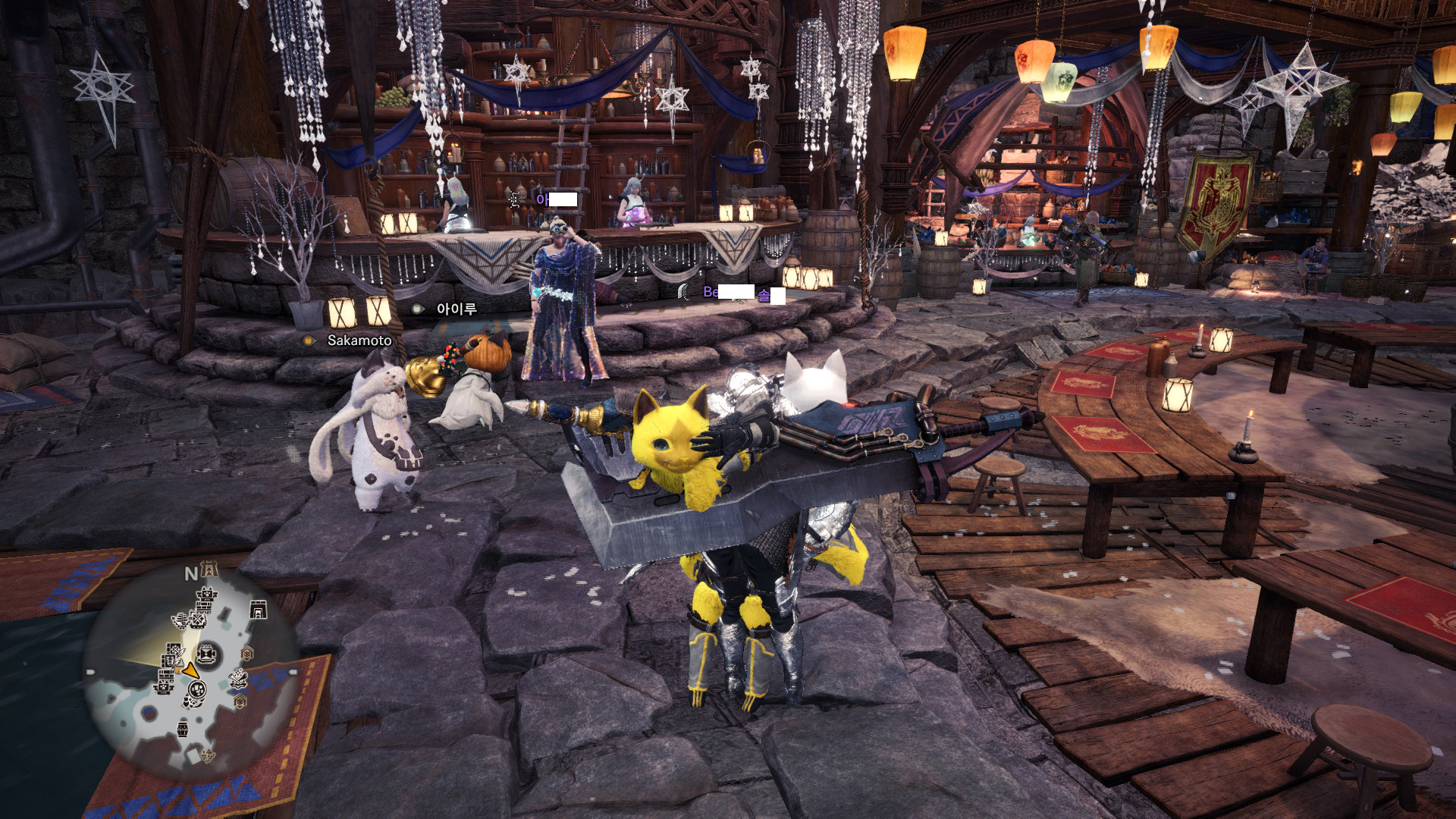This screenshot has width=1456, height=819.
Task: Click the 아이루 name label
Action: (x=456, y=309)
